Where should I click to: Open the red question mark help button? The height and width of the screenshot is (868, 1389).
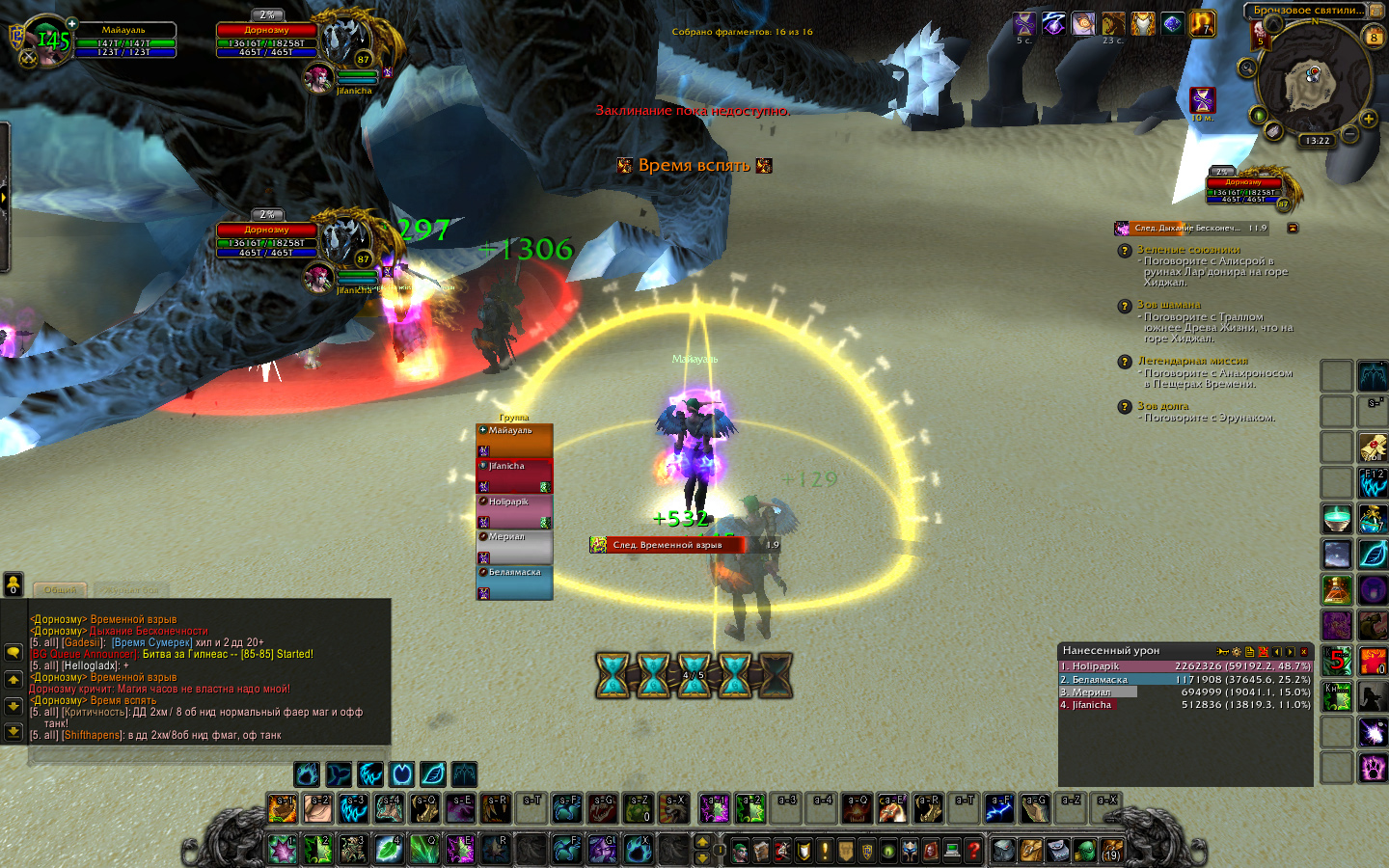pos(973,851)
